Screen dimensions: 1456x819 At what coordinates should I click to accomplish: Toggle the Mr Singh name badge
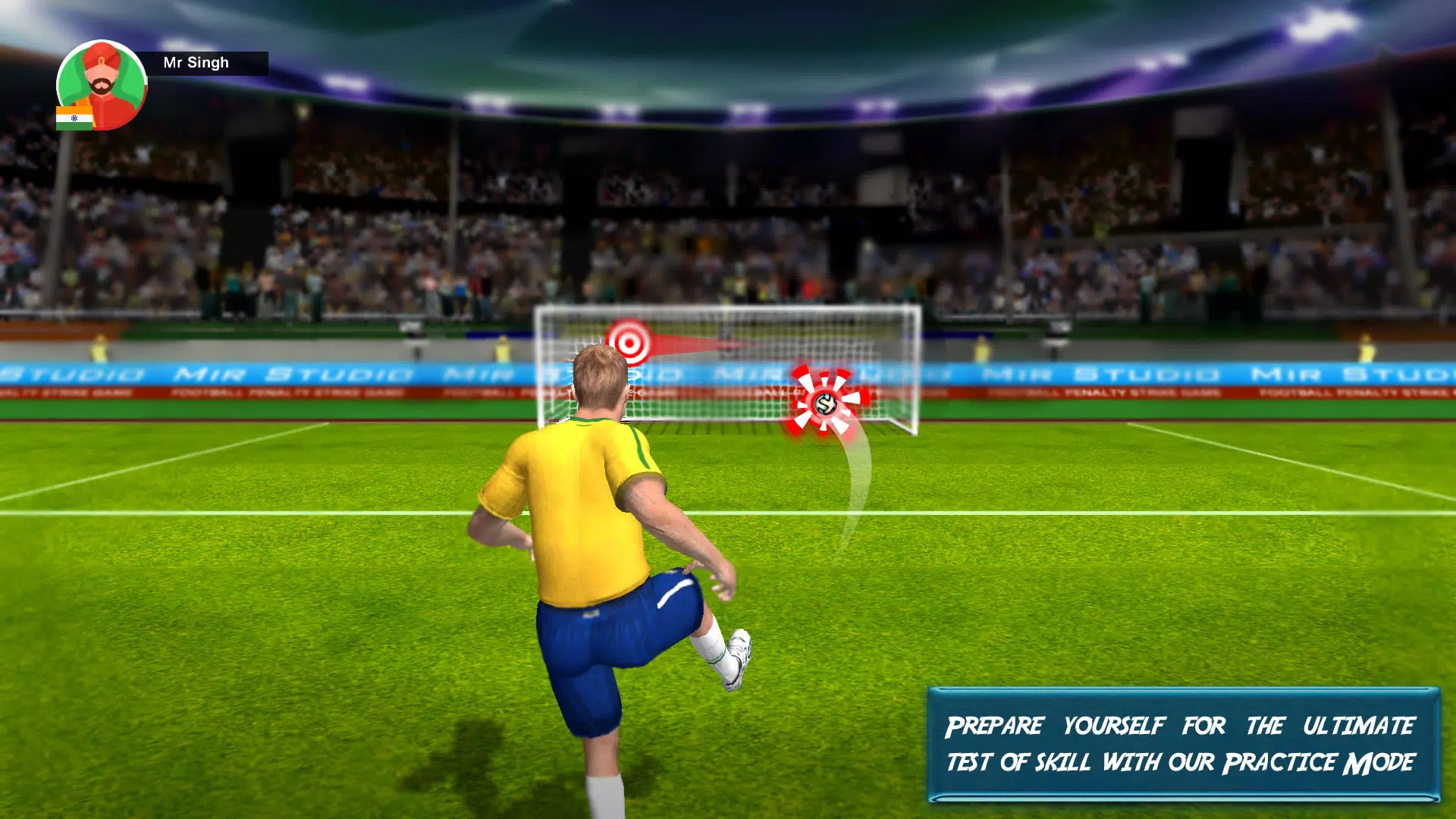tap(196, 61)
